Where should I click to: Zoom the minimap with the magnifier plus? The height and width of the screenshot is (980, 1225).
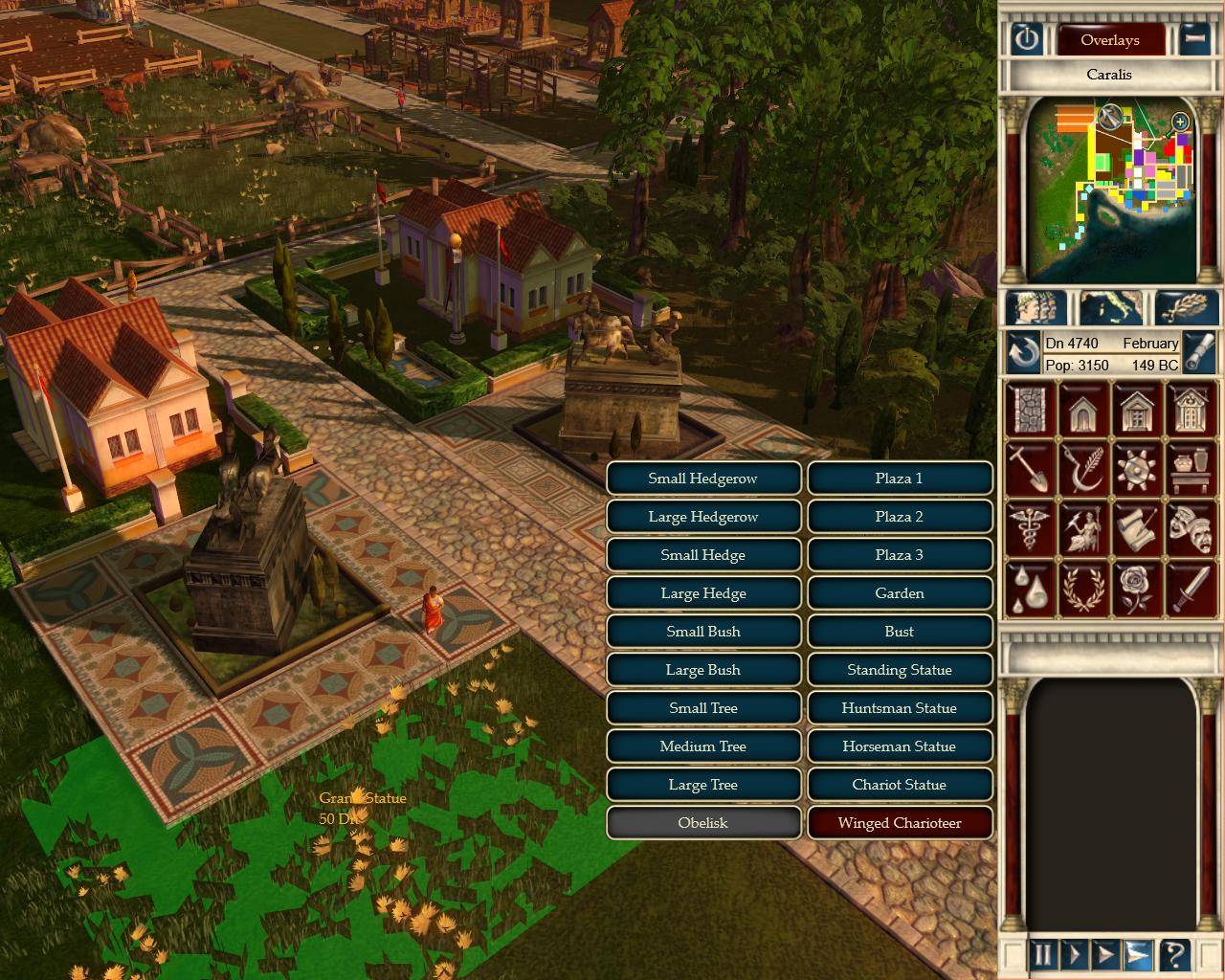1180,122
